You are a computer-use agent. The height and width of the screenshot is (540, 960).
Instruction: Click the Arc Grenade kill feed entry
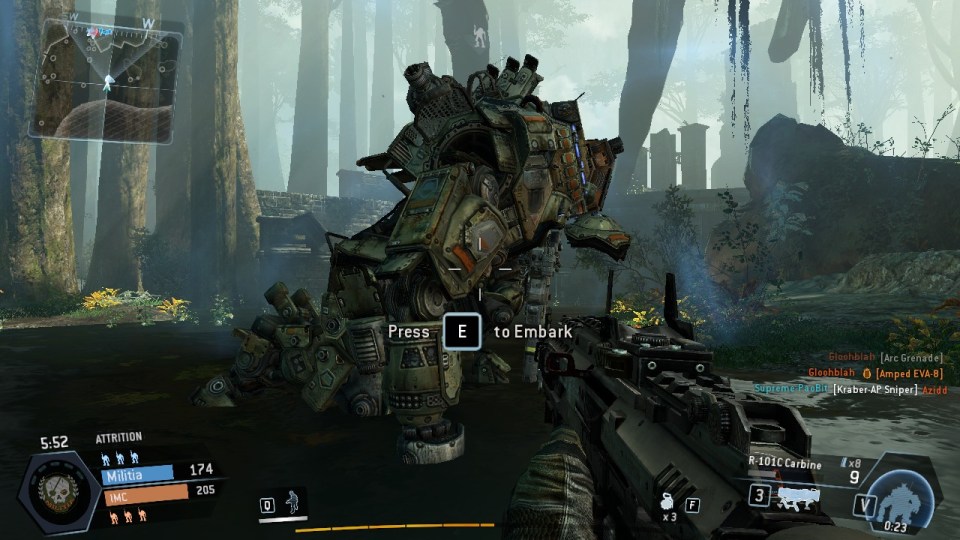click(x=906, y=357)
